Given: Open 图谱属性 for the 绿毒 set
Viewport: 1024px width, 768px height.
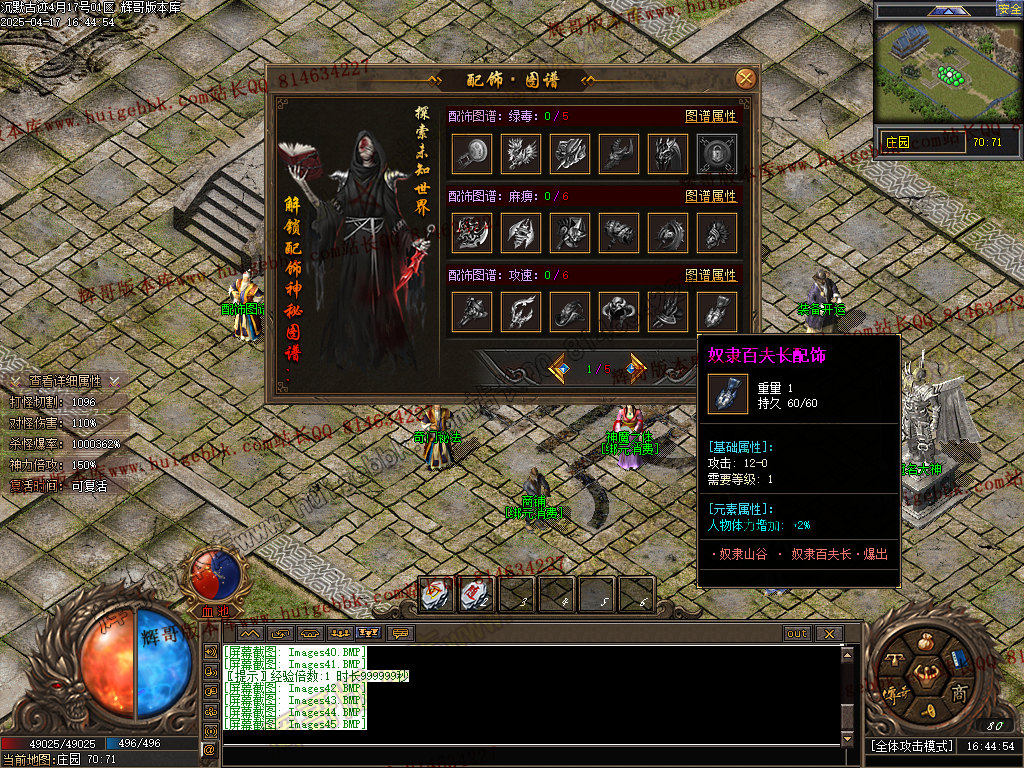Looking at the screenshot, I should (x=711, y=116).
